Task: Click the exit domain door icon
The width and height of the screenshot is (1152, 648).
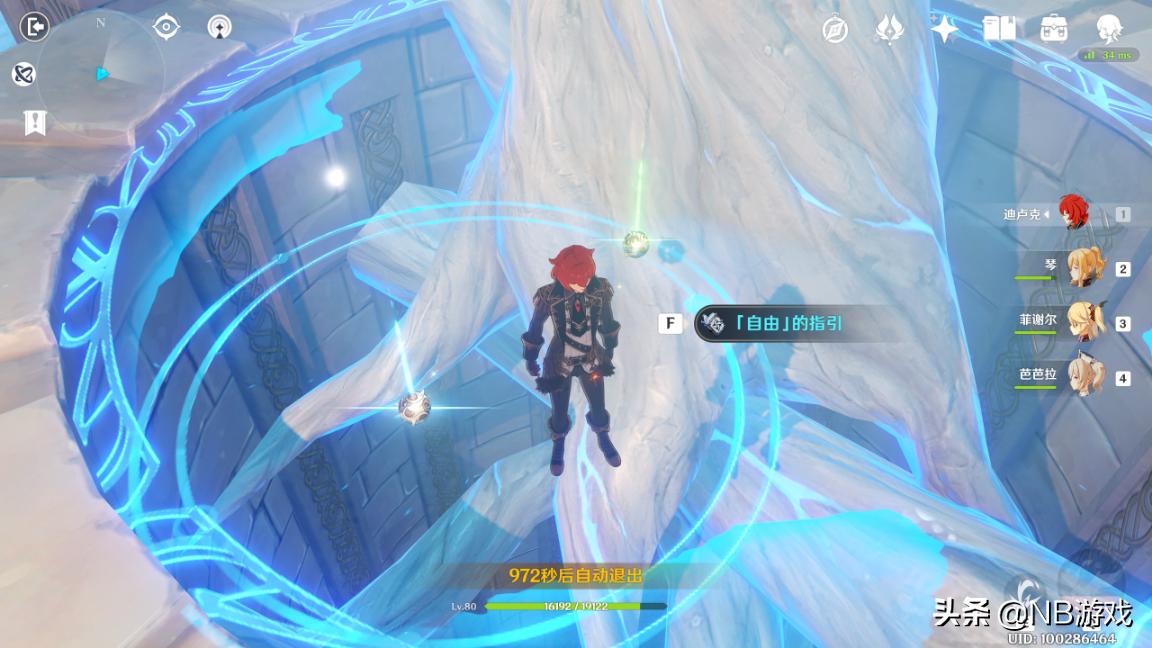Action: tap(34, 27)
